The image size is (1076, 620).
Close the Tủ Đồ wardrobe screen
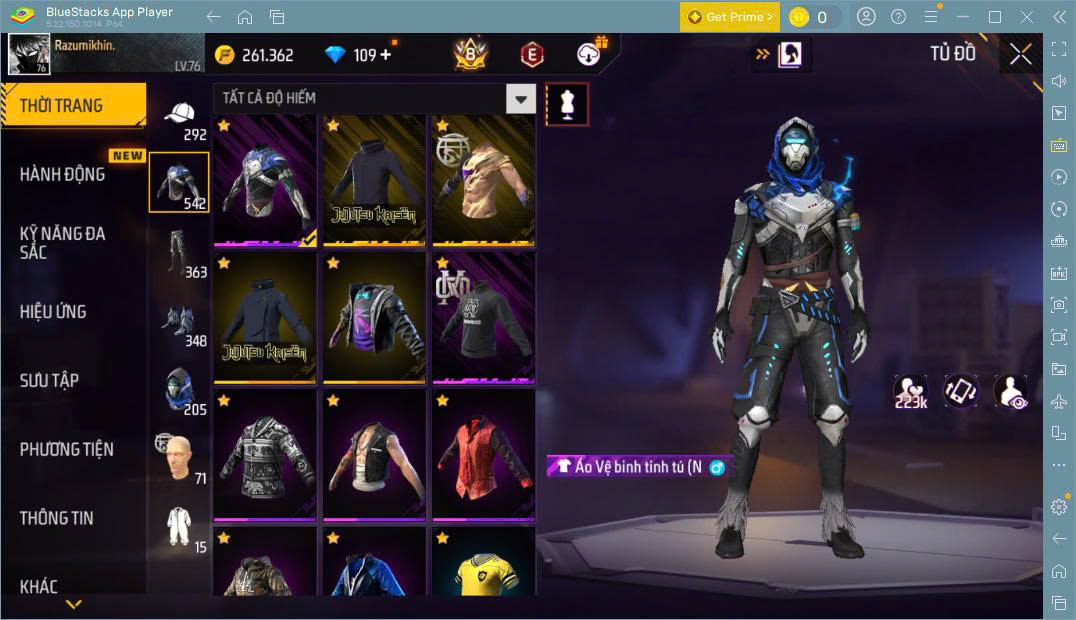[1020, 54]
